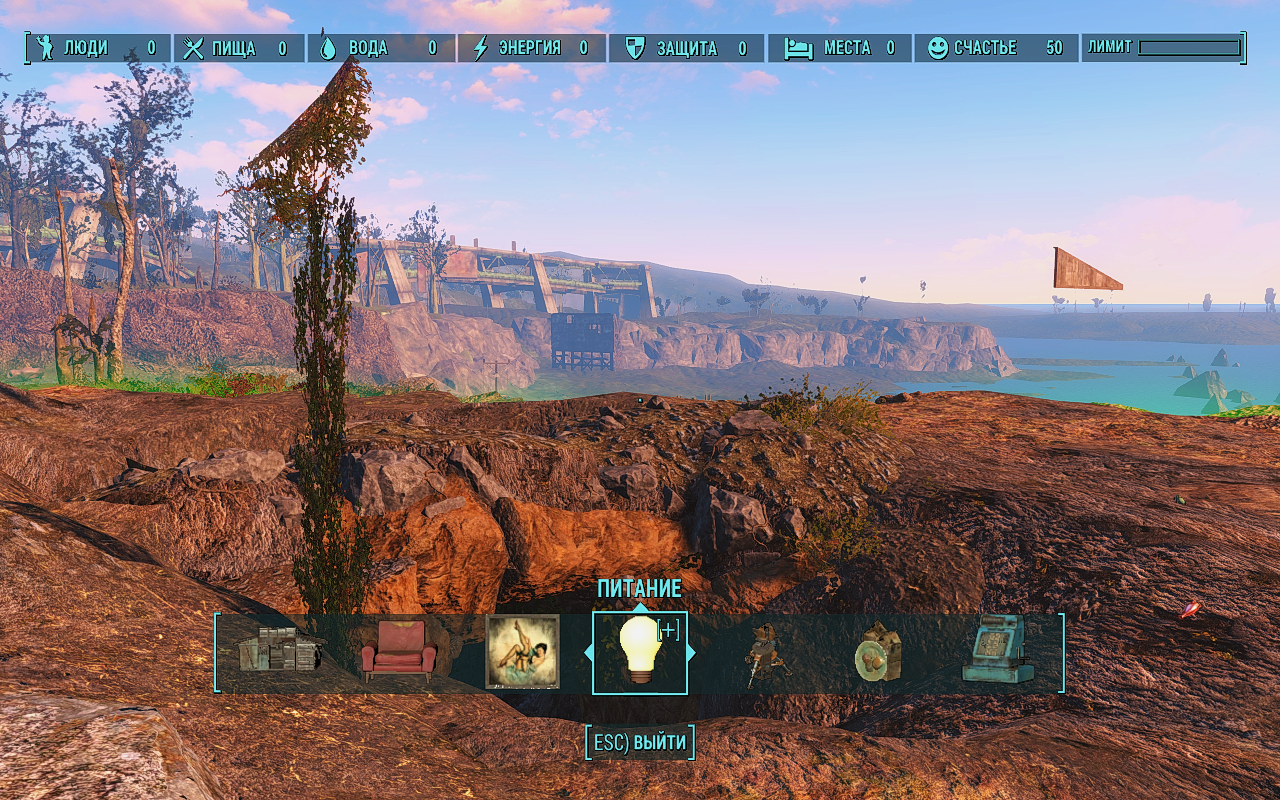The width and height of the screenshot is (1280, 800).
Task: Choose the resources category food icon
Action: coord(878,654)
